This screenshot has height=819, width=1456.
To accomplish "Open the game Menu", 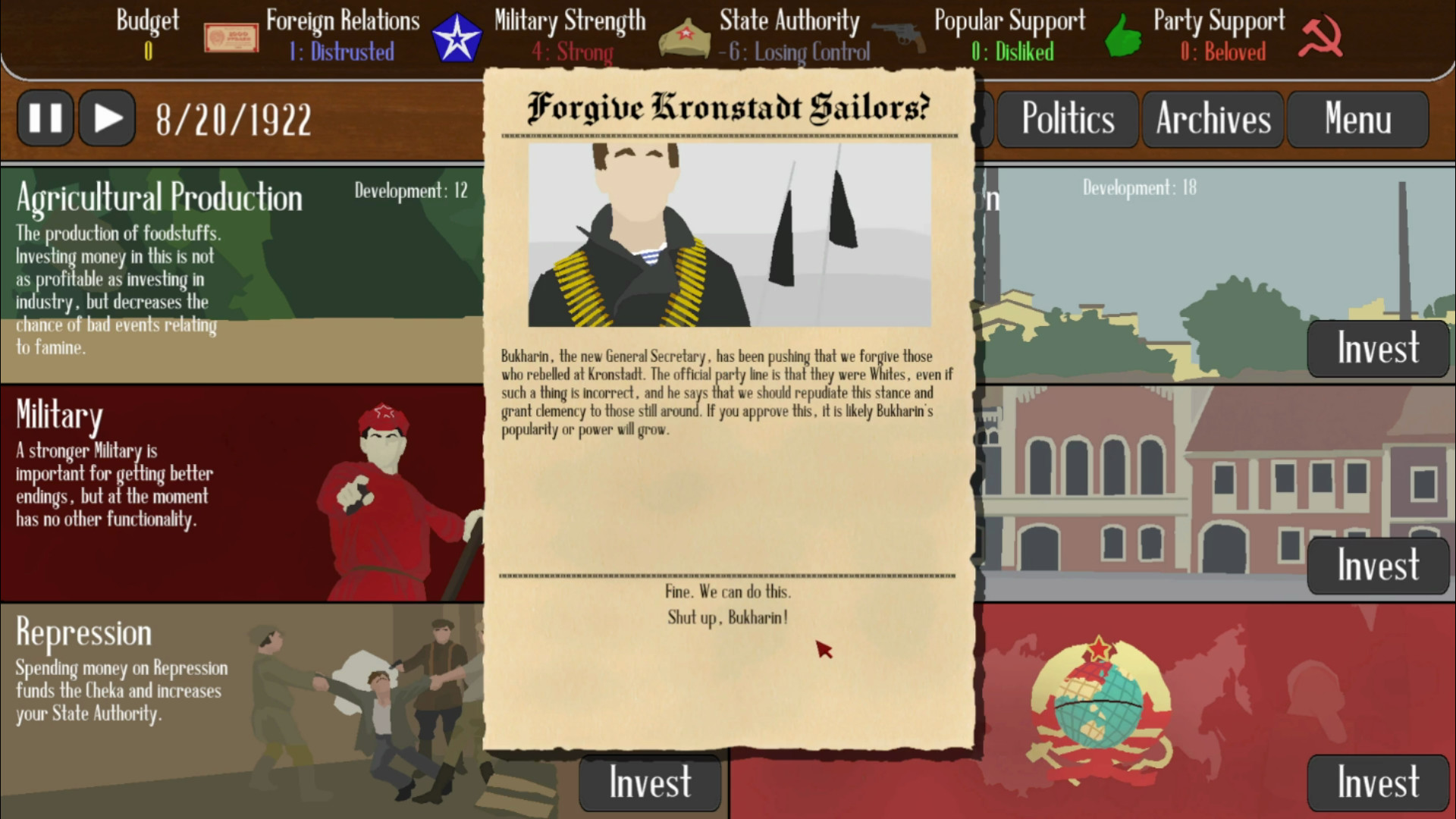I will (1357, 118).
